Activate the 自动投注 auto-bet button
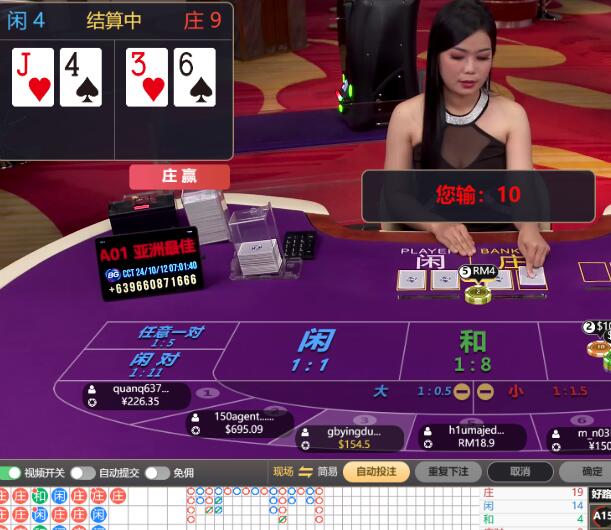Viewport: 611px width, 530px height. 377,472
